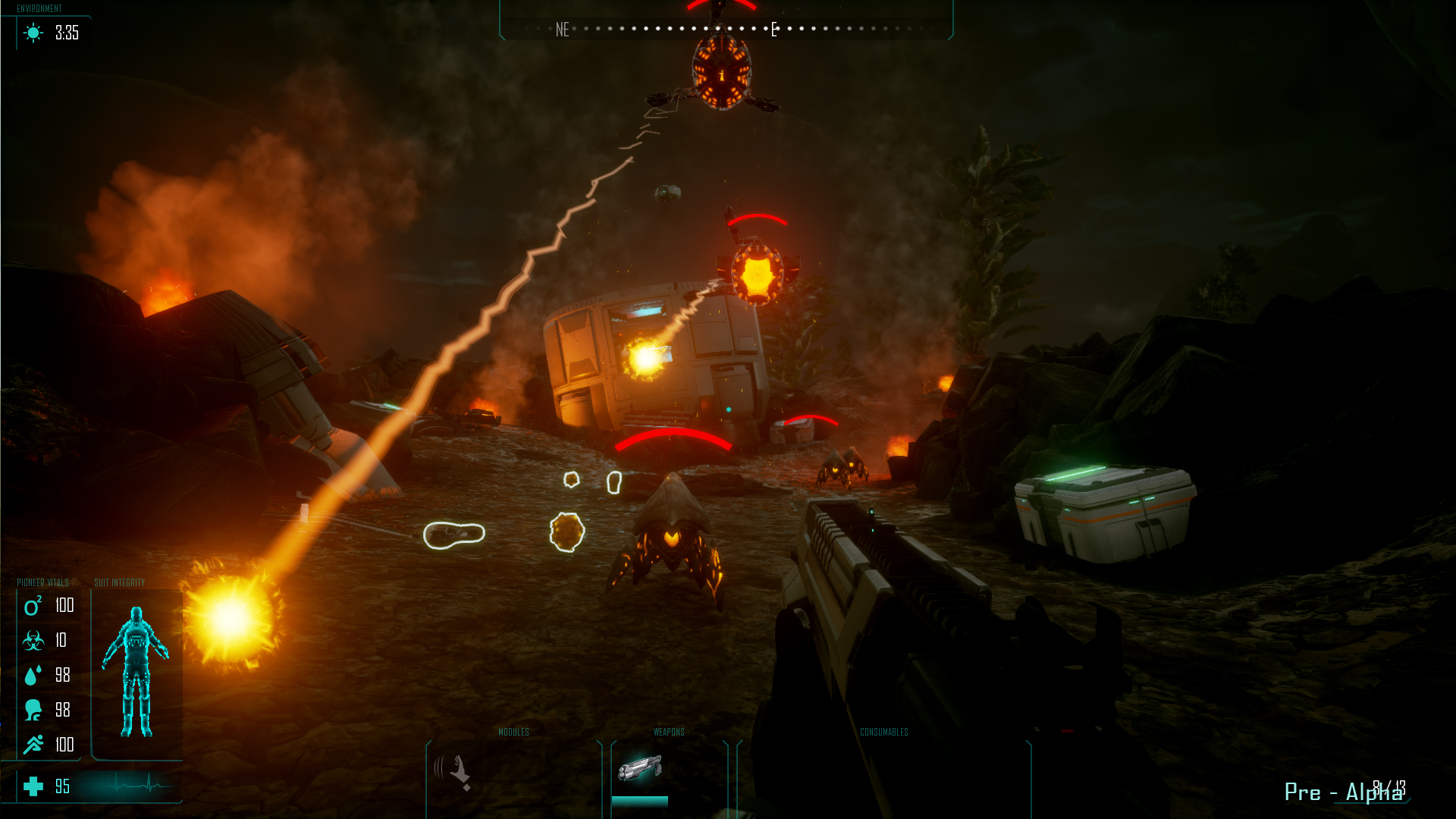The width and height of the screenshot is (1456, 819).
Task: Expand the Modules slot panel
Action: click(x=513, y=733)
